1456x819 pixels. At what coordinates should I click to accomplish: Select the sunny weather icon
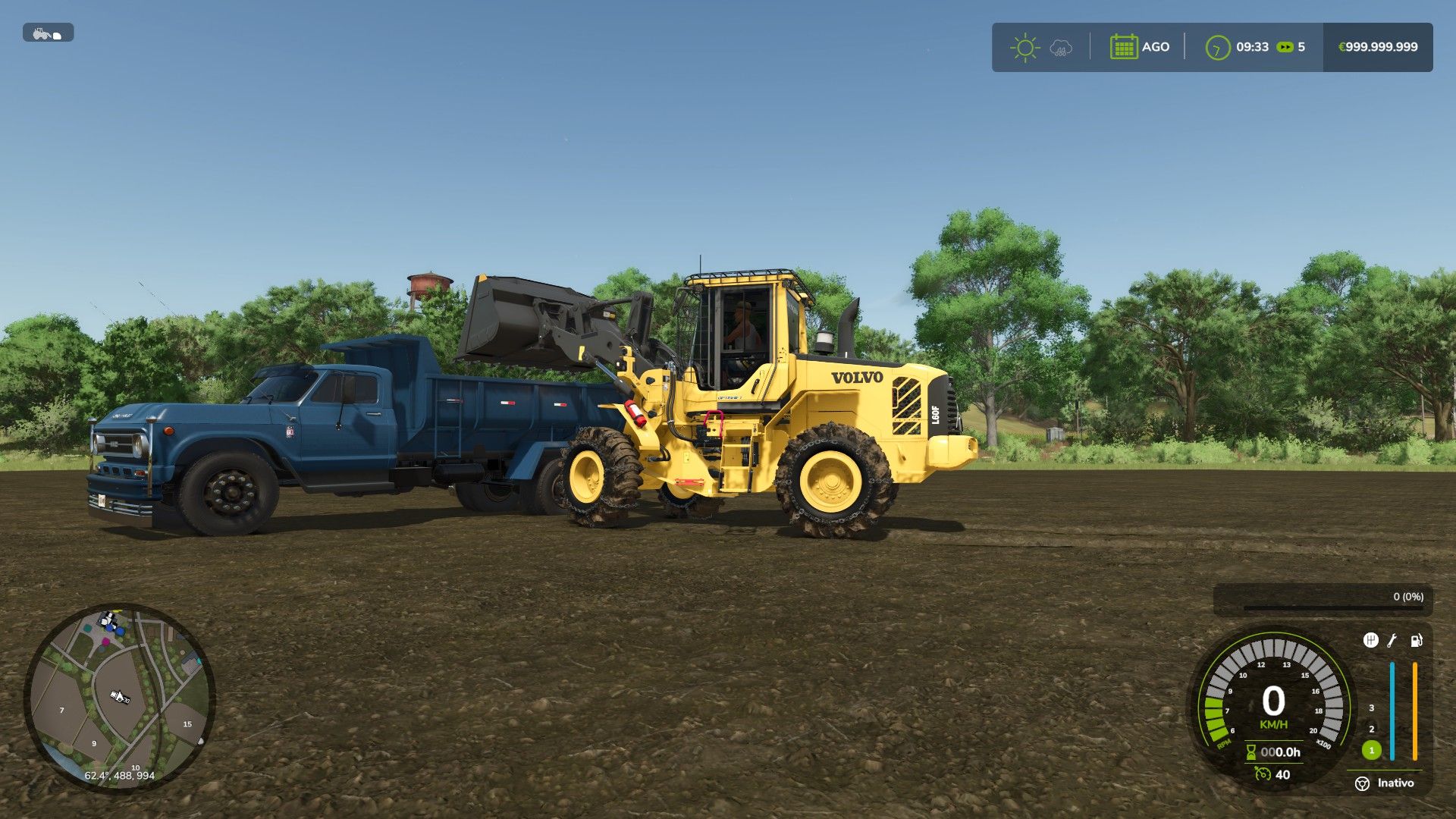point(1025,47)
